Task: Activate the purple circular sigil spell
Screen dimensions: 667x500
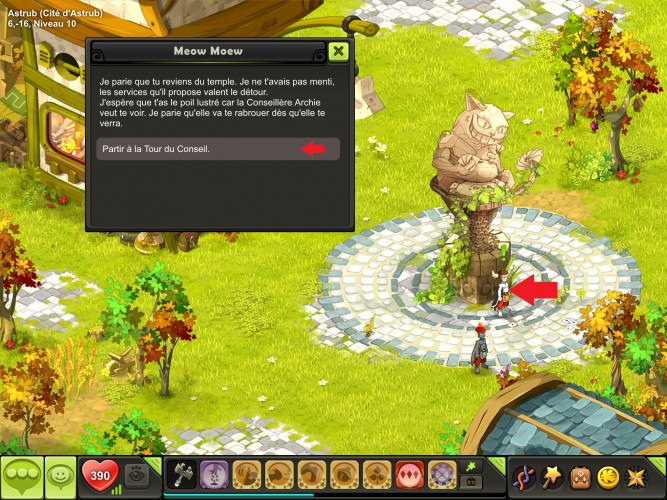Action: (442, 474)
